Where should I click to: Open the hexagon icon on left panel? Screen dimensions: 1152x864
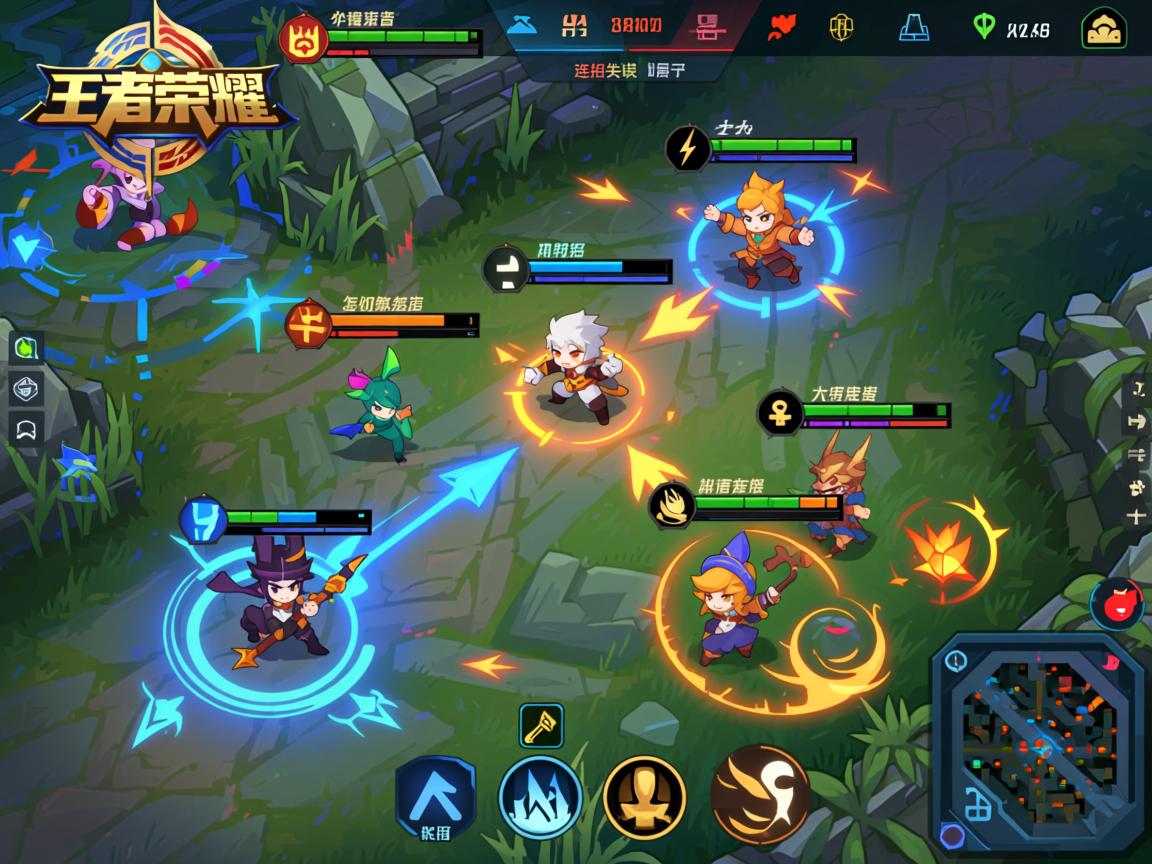26,388
